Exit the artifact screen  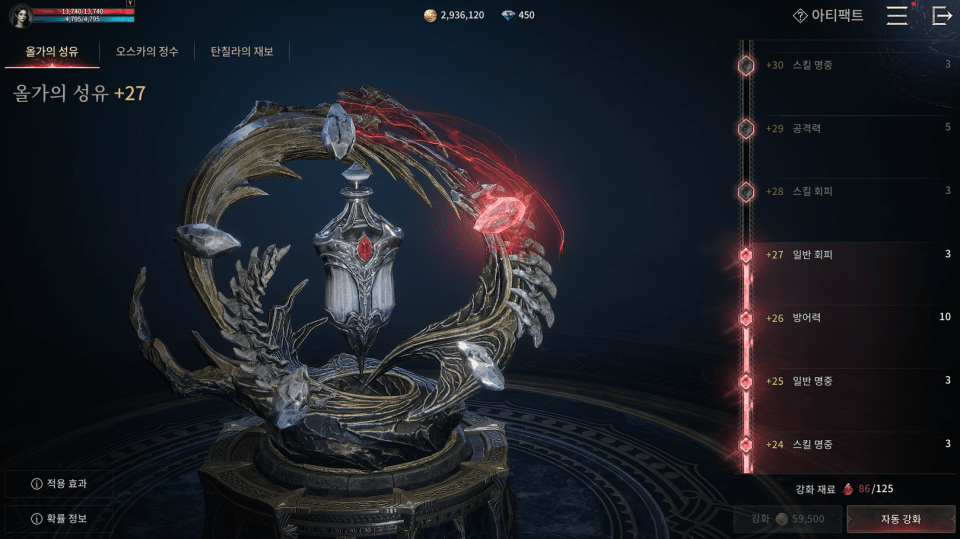[941, 16]
